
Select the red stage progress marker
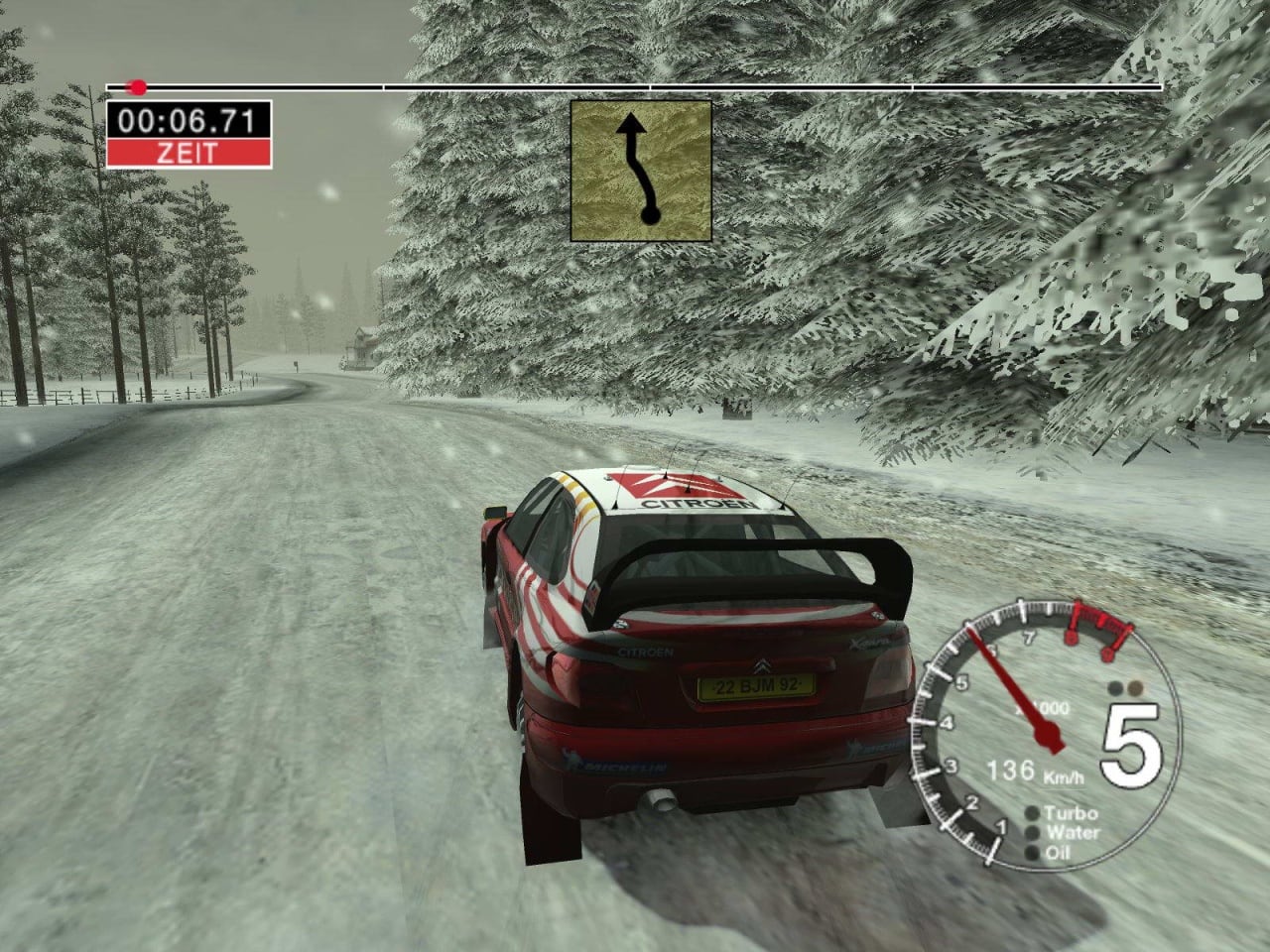(x=138, y=87)
